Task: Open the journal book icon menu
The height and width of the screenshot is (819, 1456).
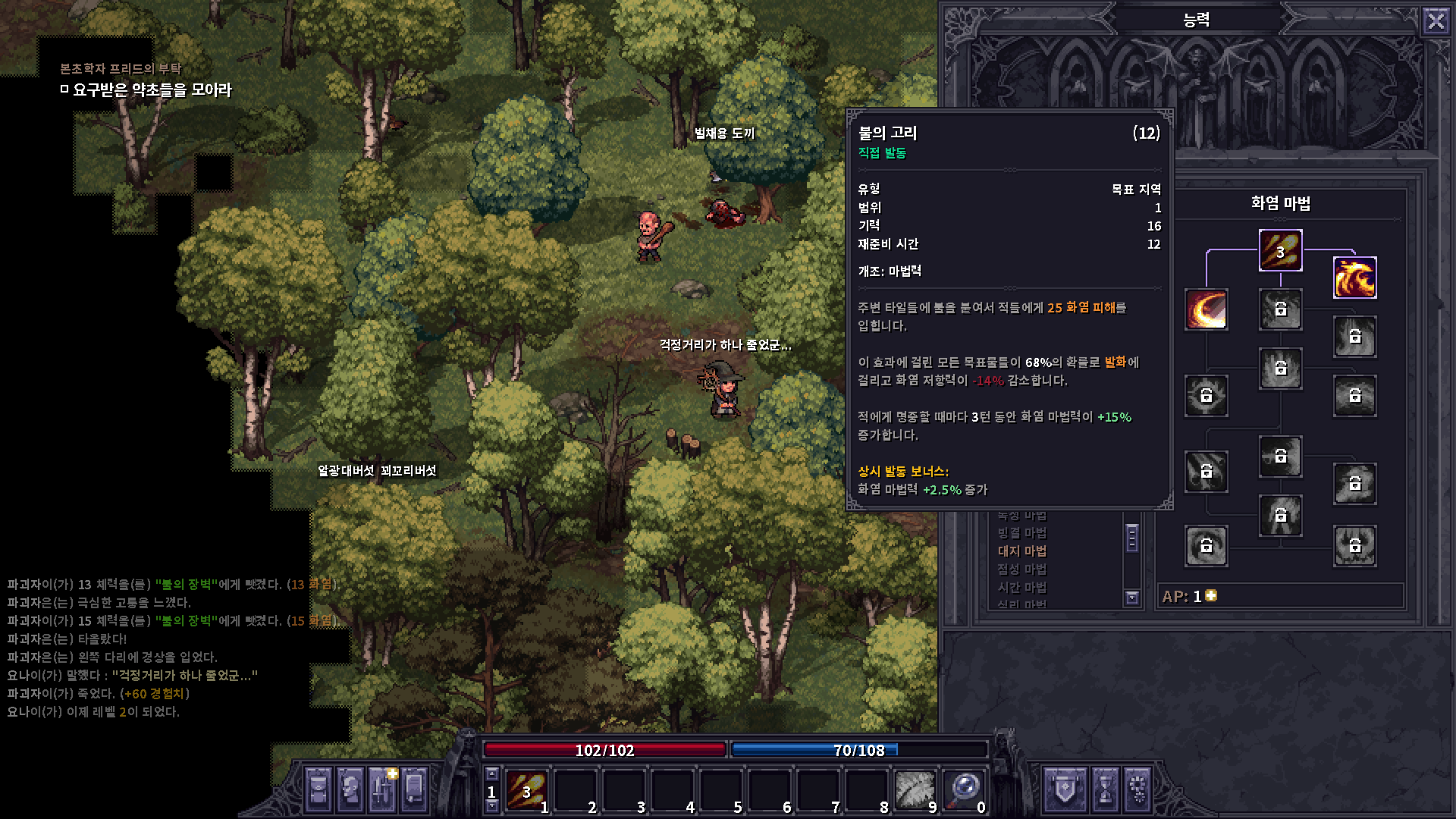Action: click(x=414, y=789)
